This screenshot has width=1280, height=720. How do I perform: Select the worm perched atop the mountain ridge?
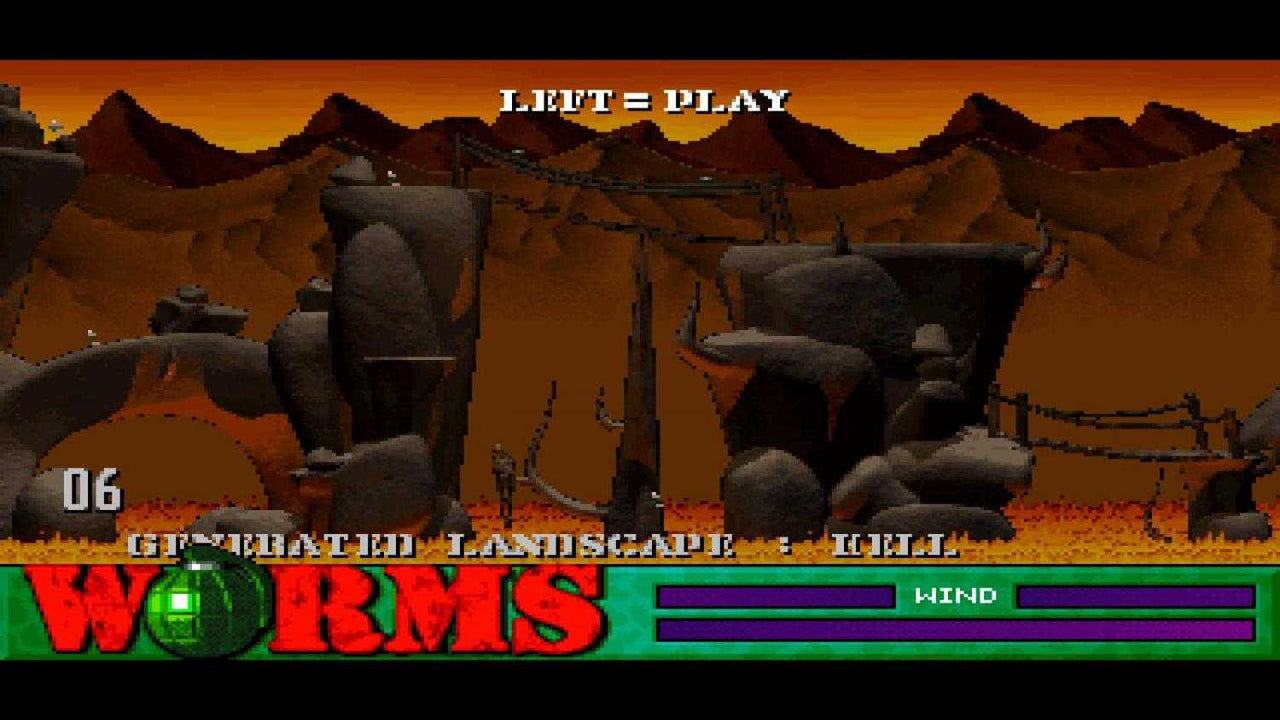55,126
